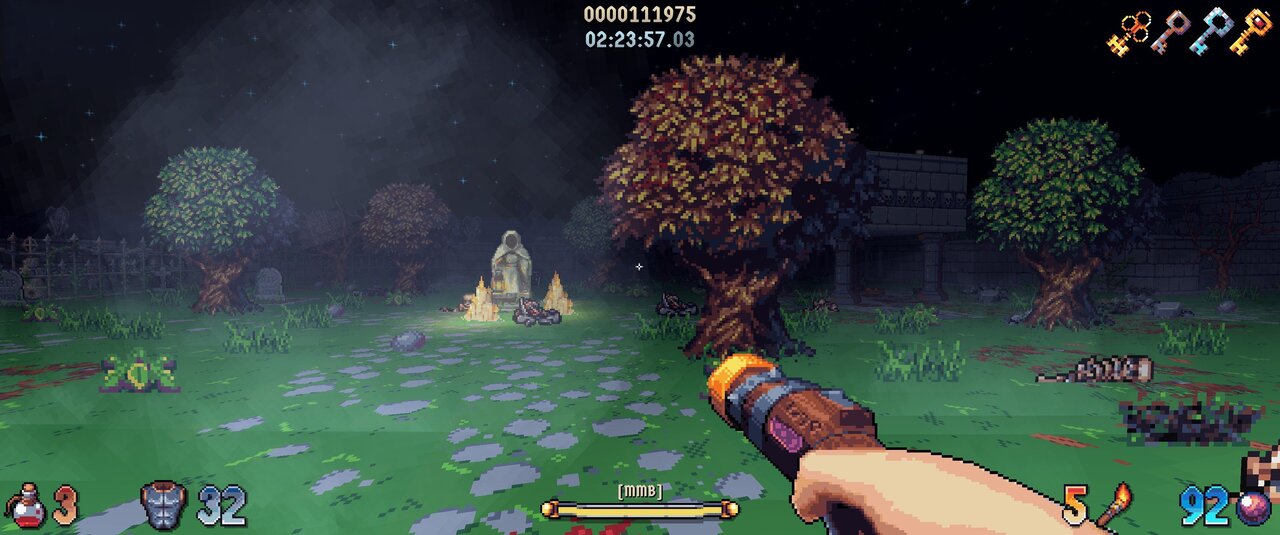Choose the gold key with red gem
Screen dimensions: 1280x535
[x=1253, y=32]
